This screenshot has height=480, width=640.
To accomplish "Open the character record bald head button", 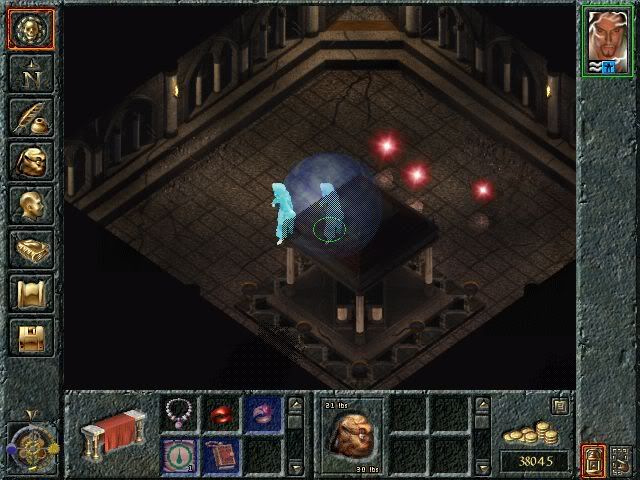I will (x=29, y=205).
